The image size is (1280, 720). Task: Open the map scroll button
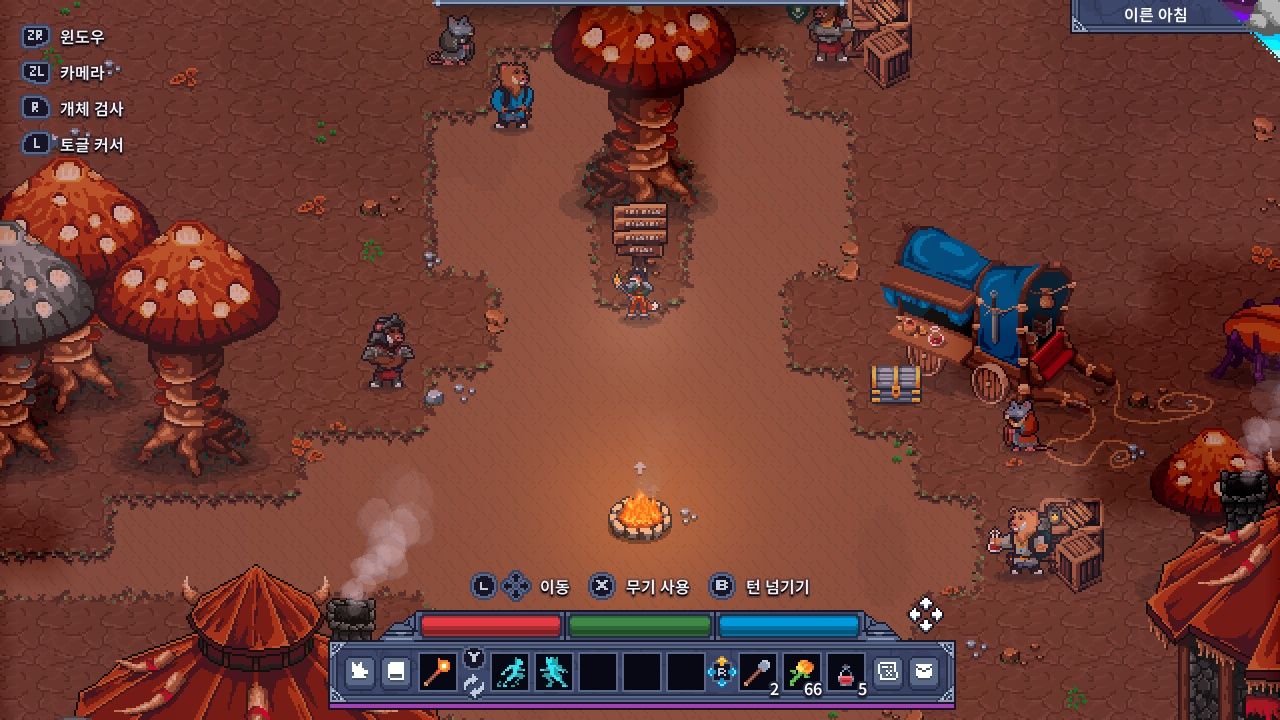[x=887, y=672]
